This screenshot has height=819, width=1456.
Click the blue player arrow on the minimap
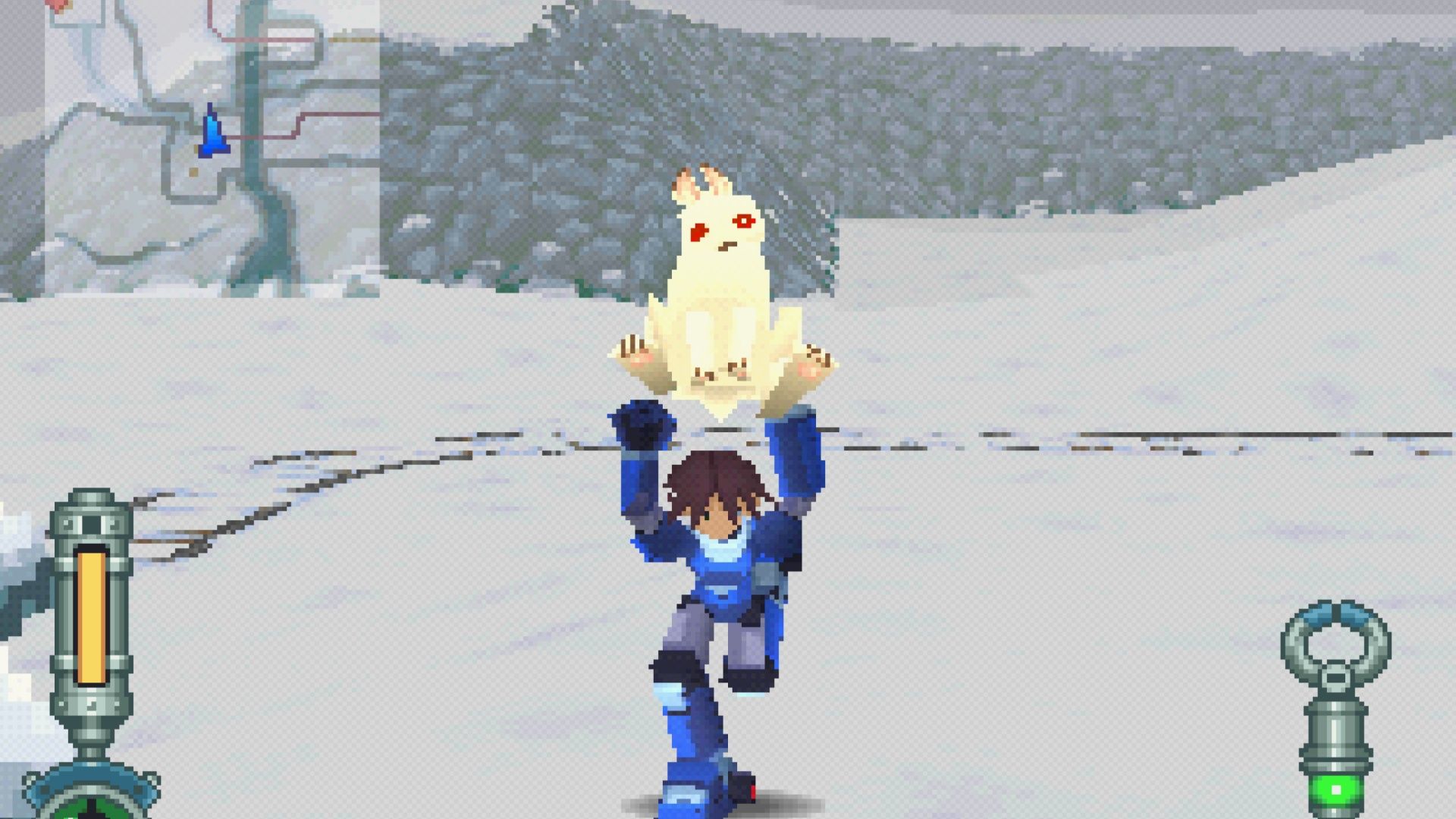(x=211, y=133)
